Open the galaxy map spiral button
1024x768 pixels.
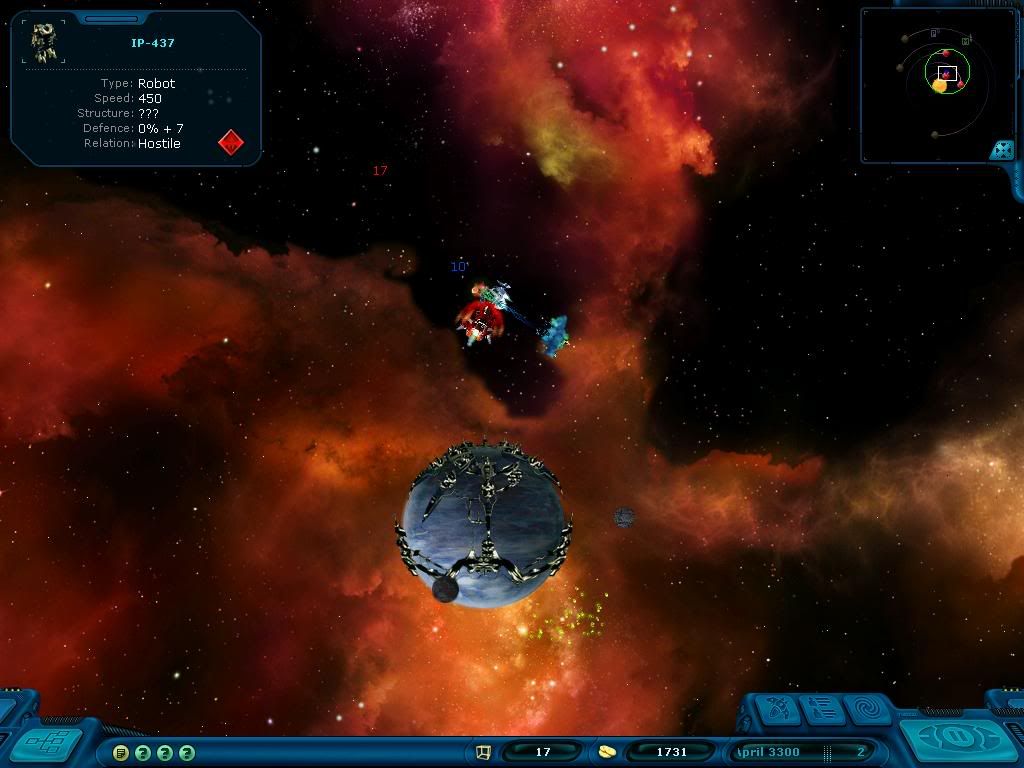pos(862,710)
